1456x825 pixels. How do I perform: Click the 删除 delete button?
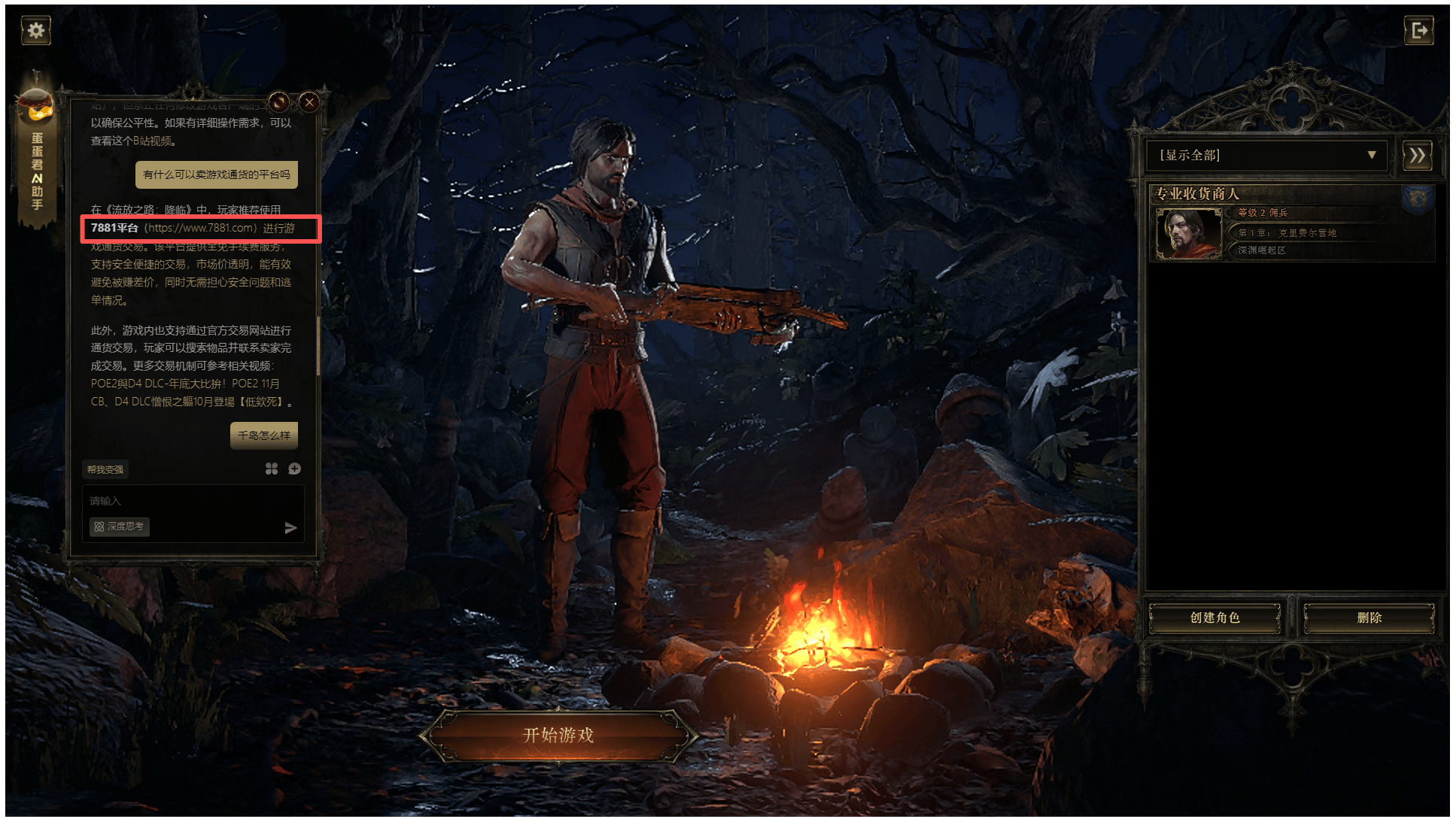1369,618
